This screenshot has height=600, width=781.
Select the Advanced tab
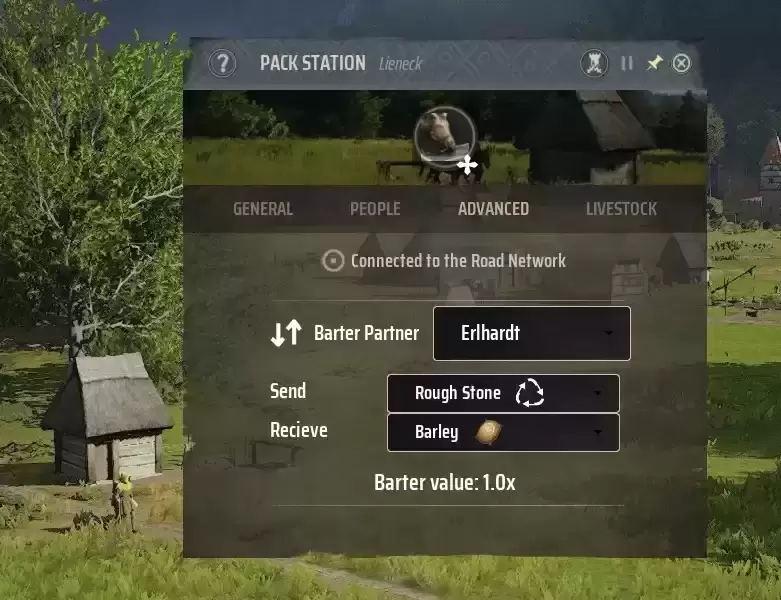(x=493, y=209)
